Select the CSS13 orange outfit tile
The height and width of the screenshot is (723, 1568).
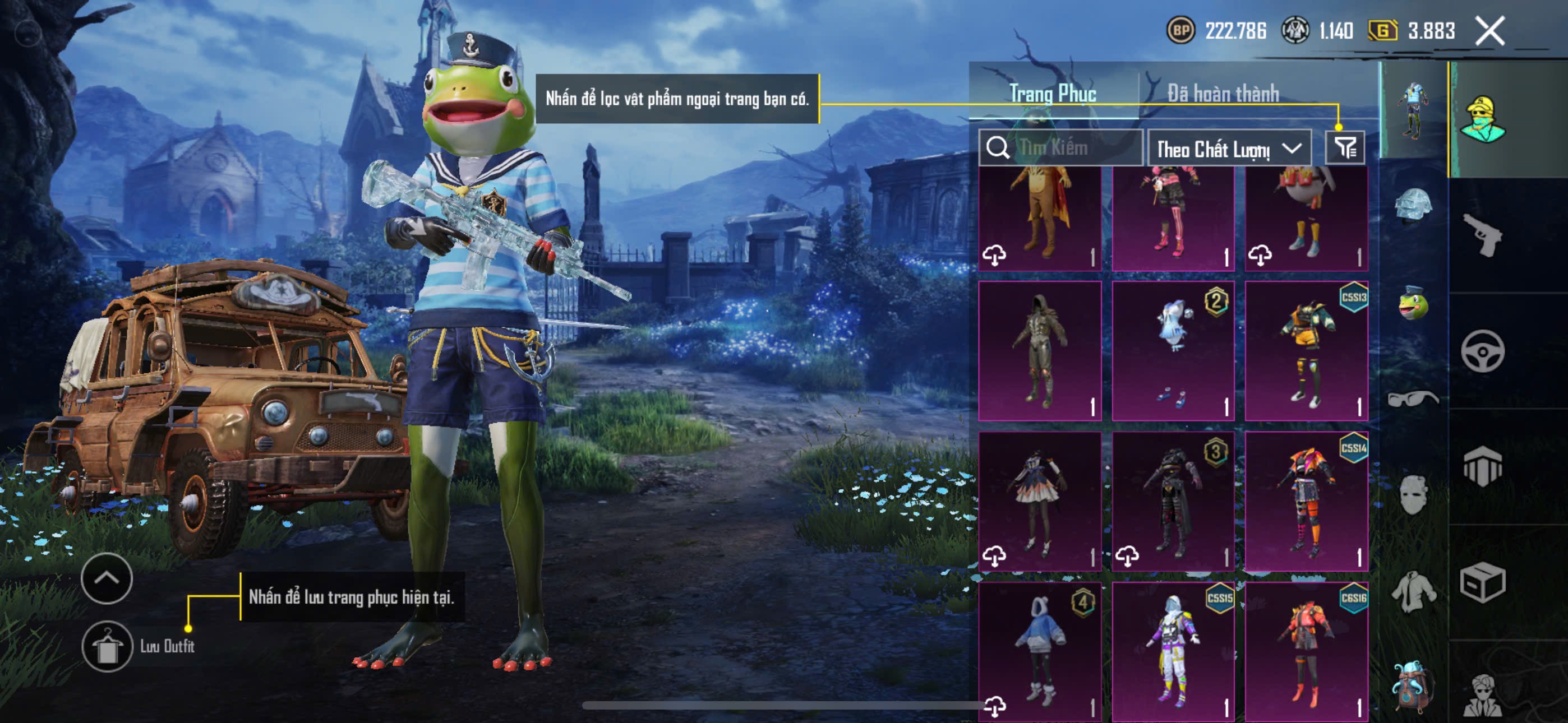click(1306, 351)
